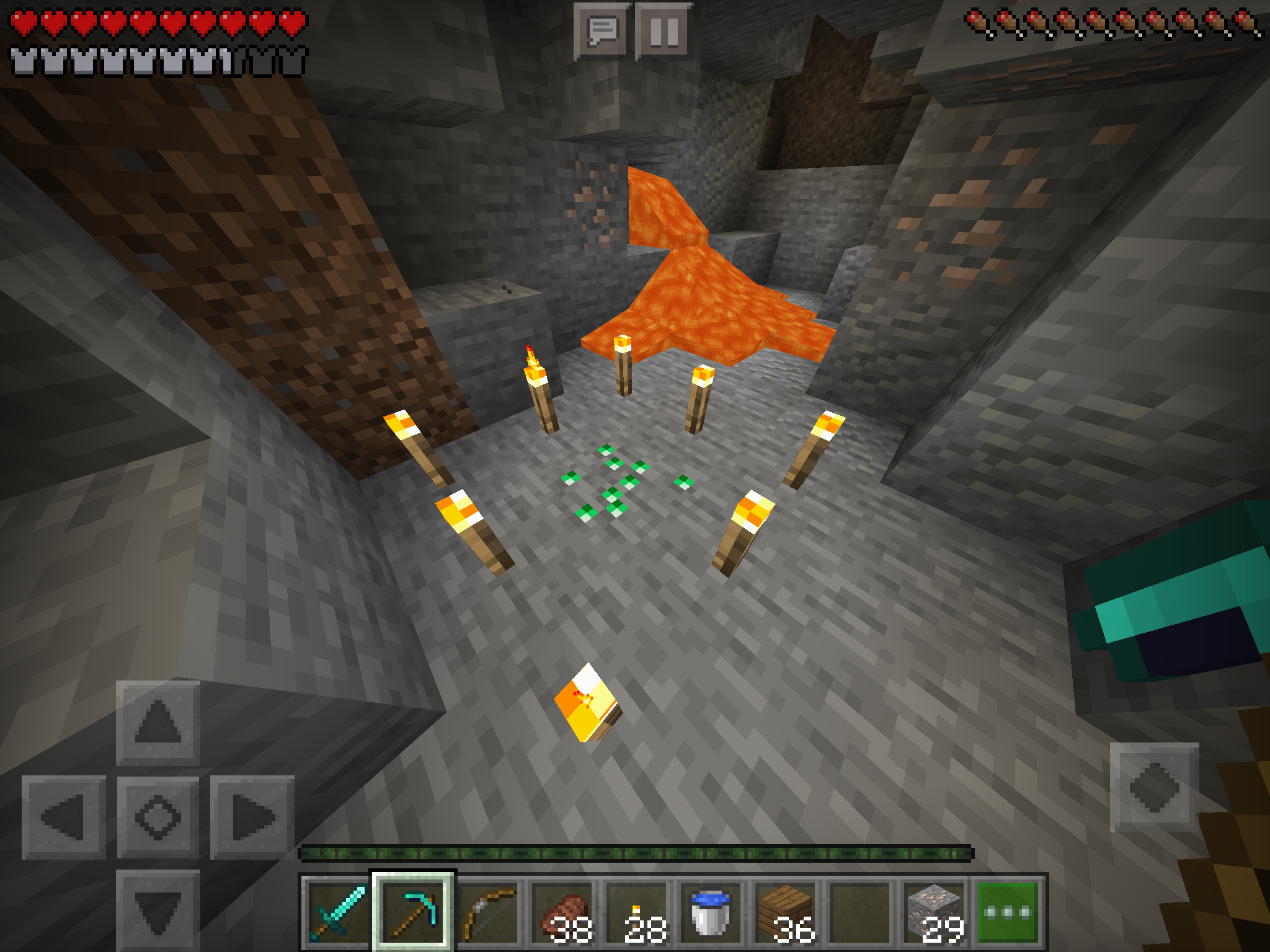Select the diamond sword hotbar slot
Viewport: 1270px width, 952px height.
[x=338, y=911]
